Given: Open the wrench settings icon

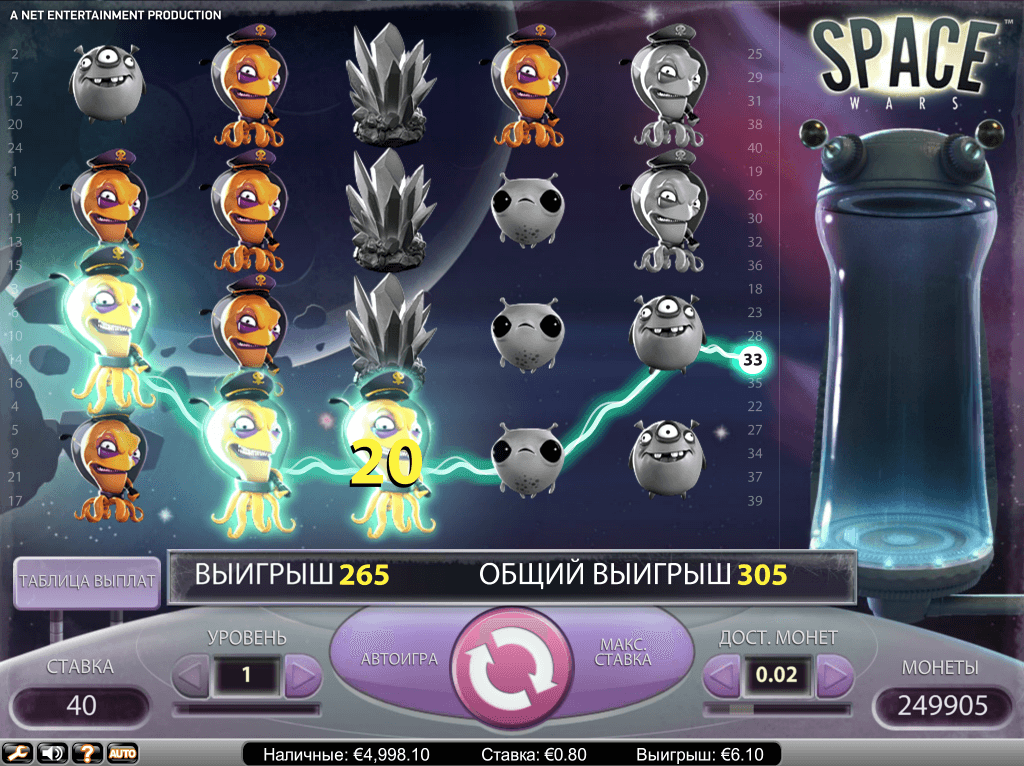Looking at the screenshot, I should click(15, 753).
